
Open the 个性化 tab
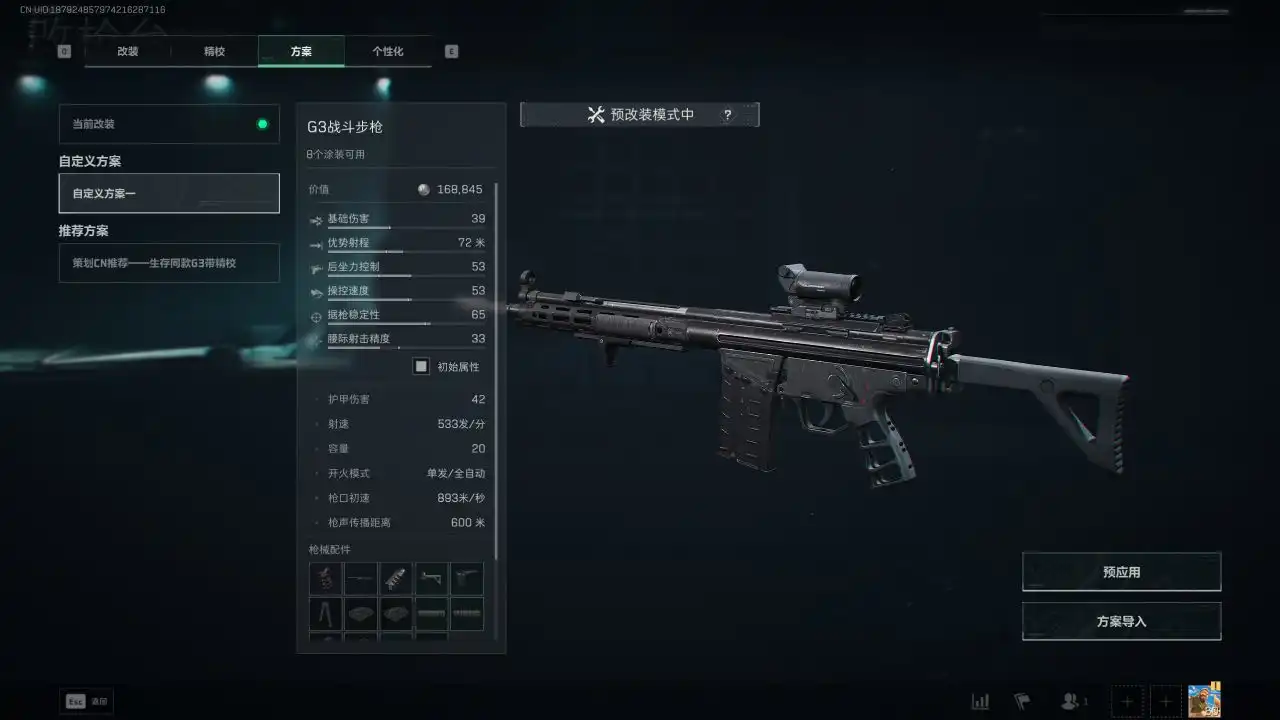[388, 51]
